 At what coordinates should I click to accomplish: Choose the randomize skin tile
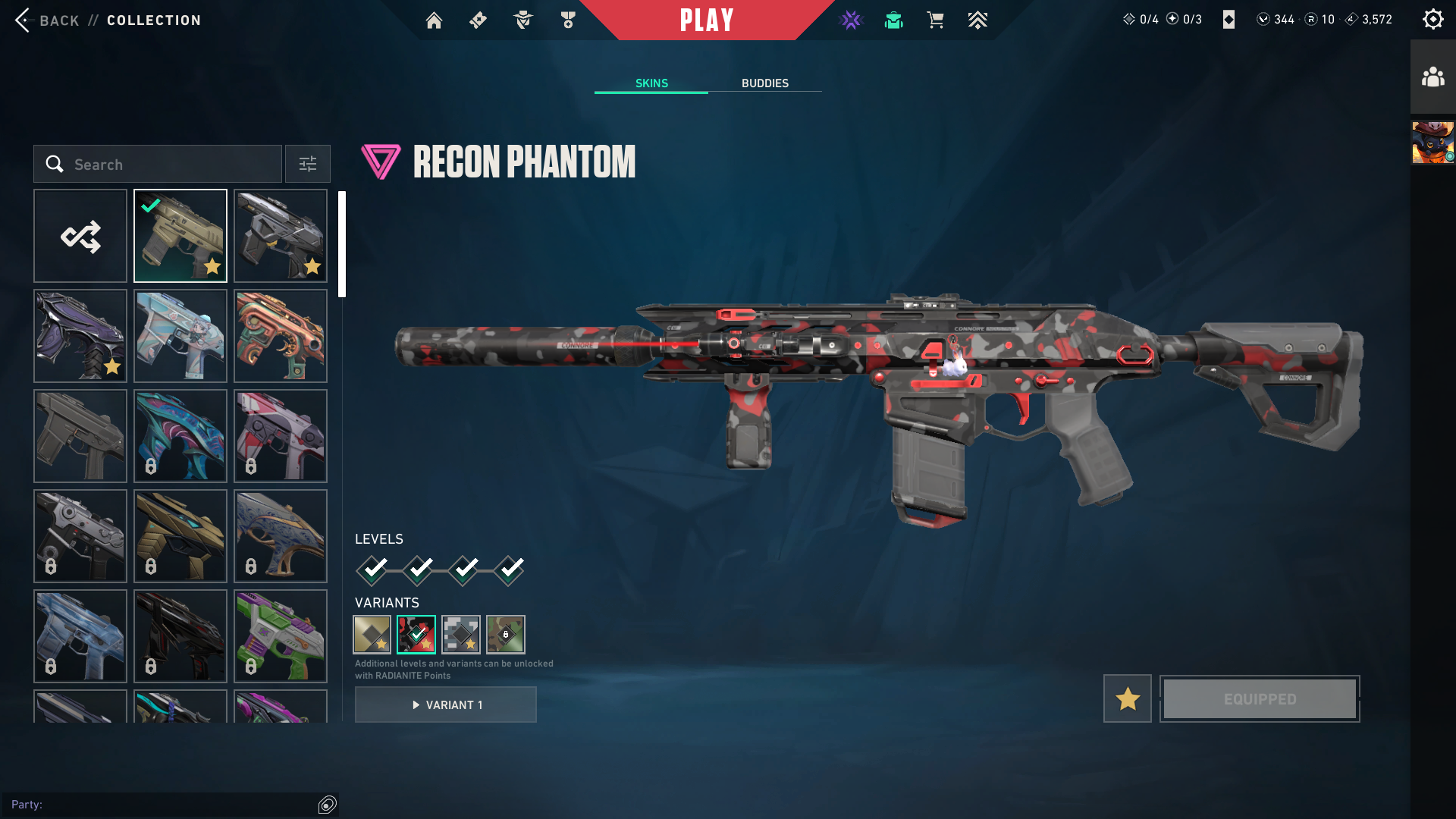pyautogui.click(x=80, y=236)
